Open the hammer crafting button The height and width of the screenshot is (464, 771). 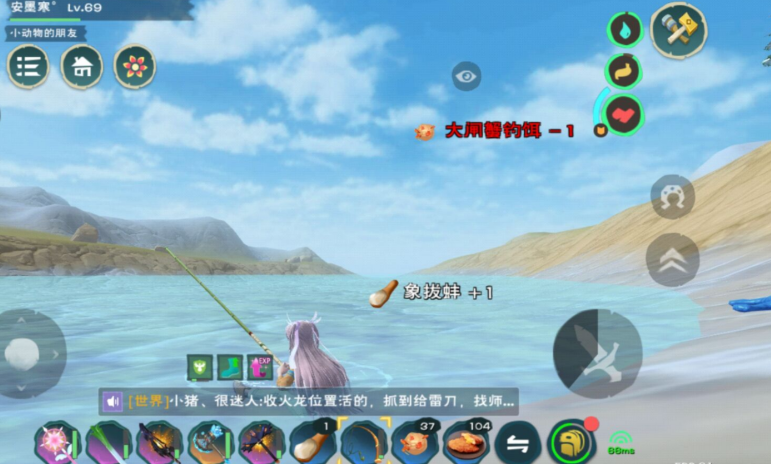pos(679,31)
